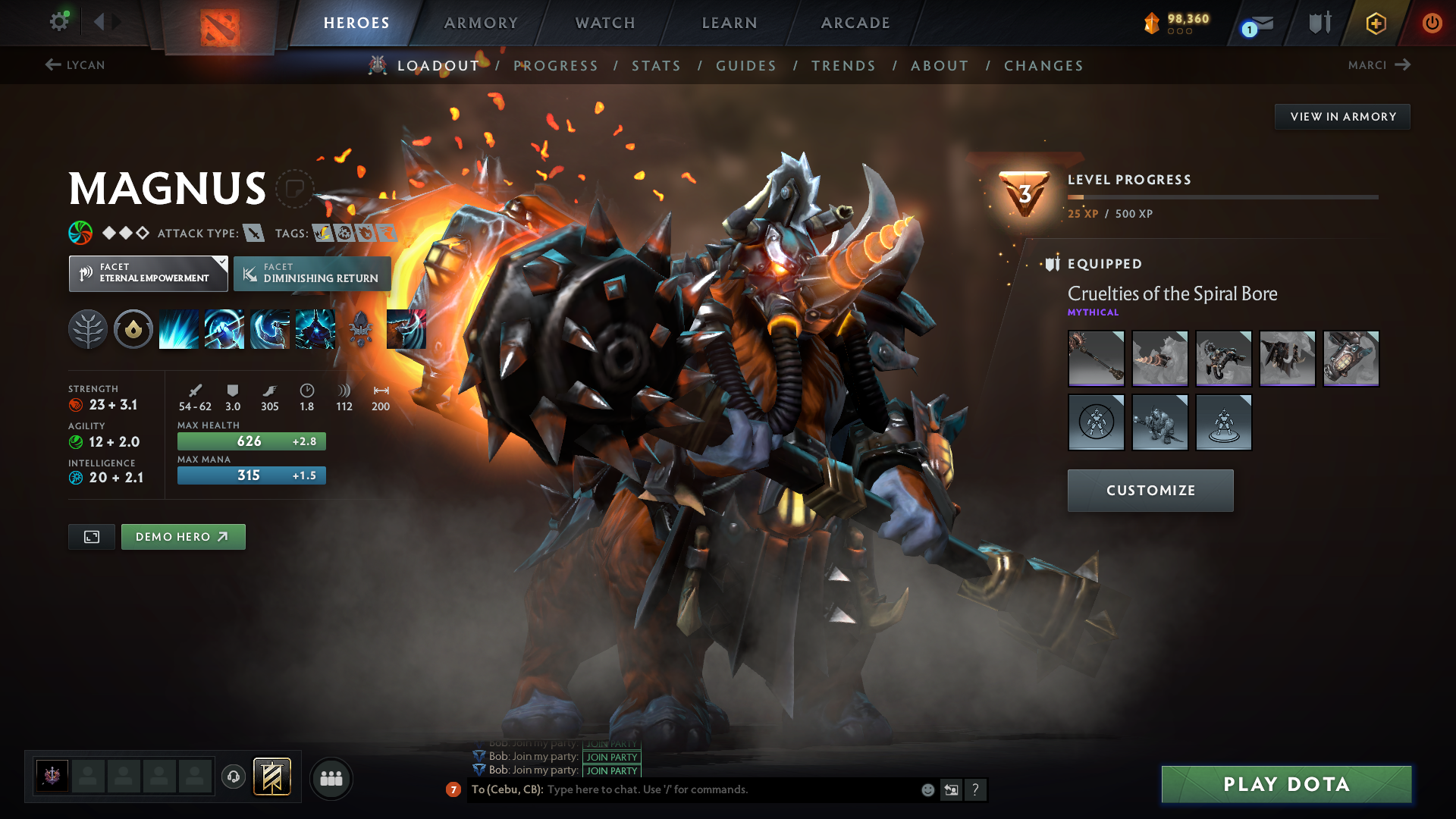Image resolution: width=1456 pixels, height=819 pixels.
Task: Choose the Diminishing Return facet
Action: pyautogui.click(x=312, y=273)
